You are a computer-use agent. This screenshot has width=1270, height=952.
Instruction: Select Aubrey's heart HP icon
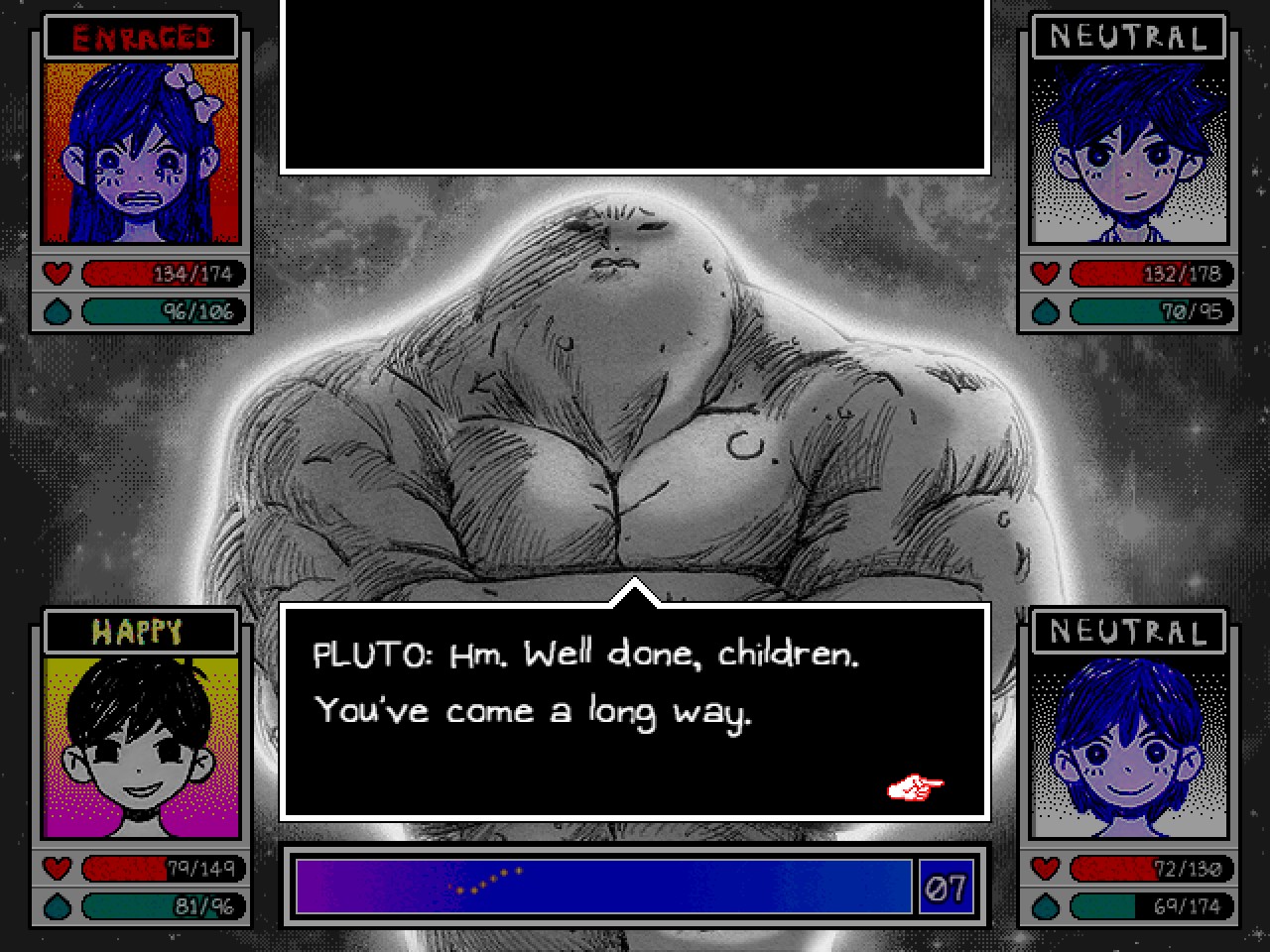pos(57,274)
